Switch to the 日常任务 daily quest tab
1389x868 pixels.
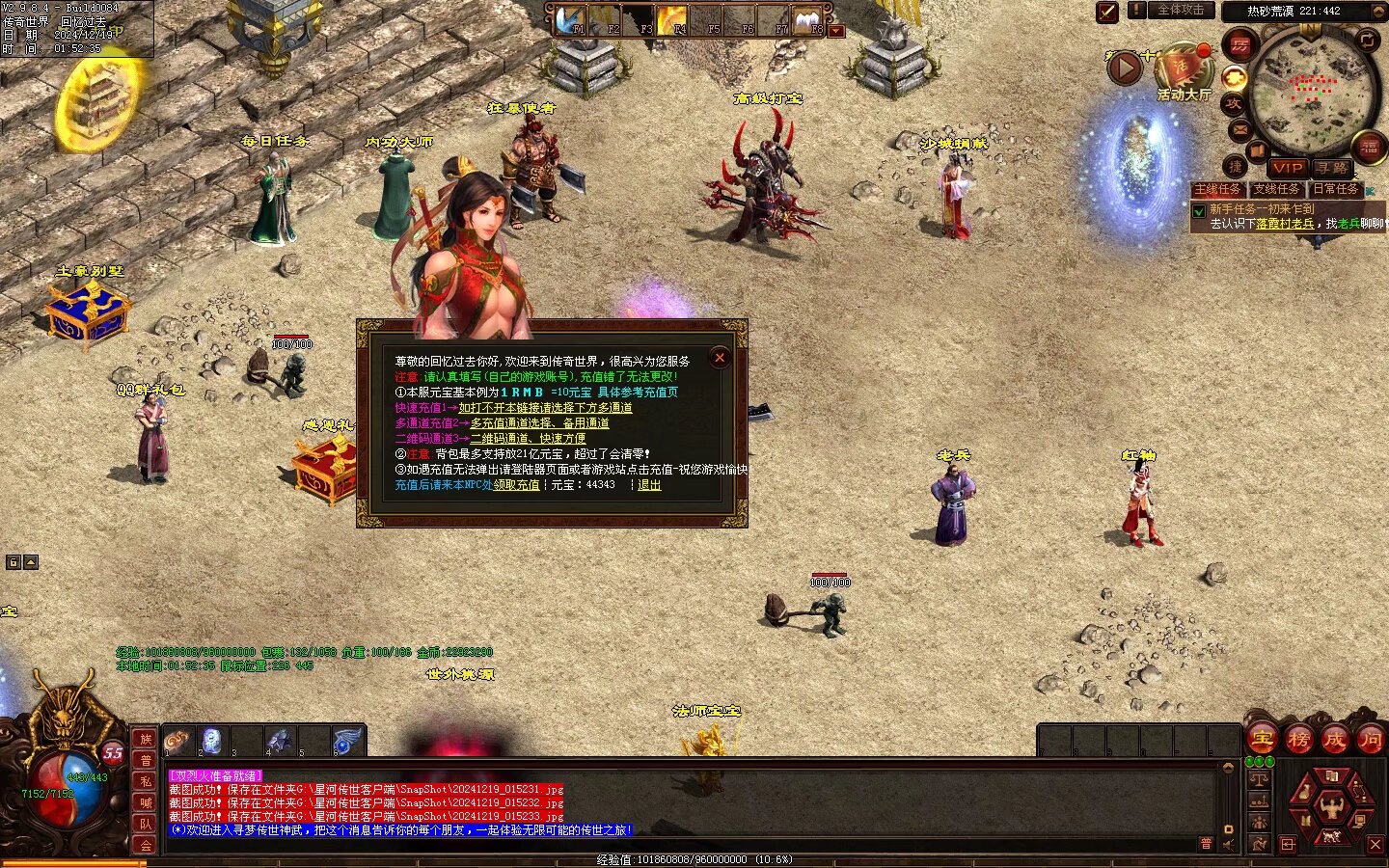[1335, 190]
